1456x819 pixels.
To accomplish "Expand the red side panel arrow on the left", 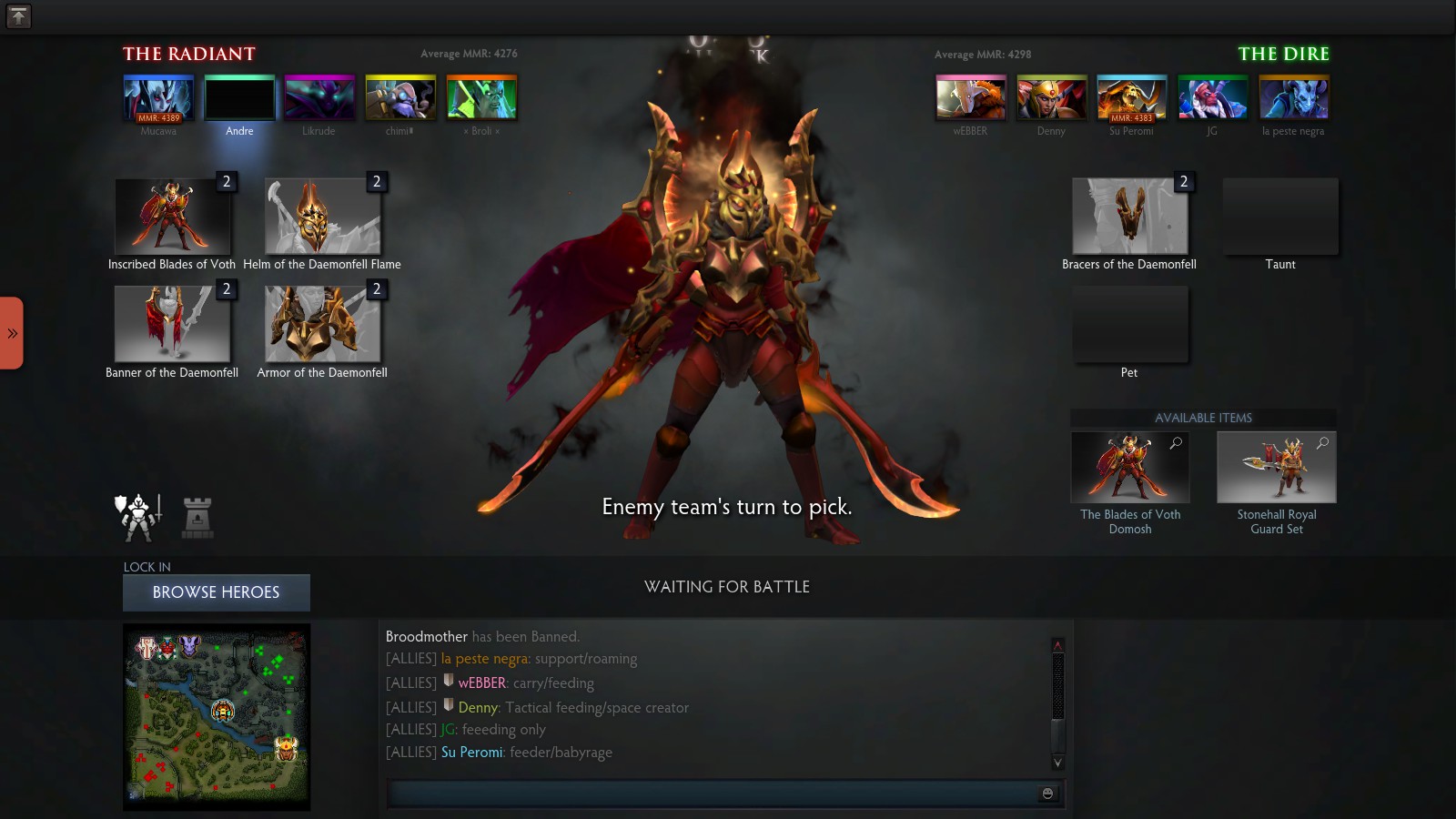I will pyautogui.click(x=11, y=333).
